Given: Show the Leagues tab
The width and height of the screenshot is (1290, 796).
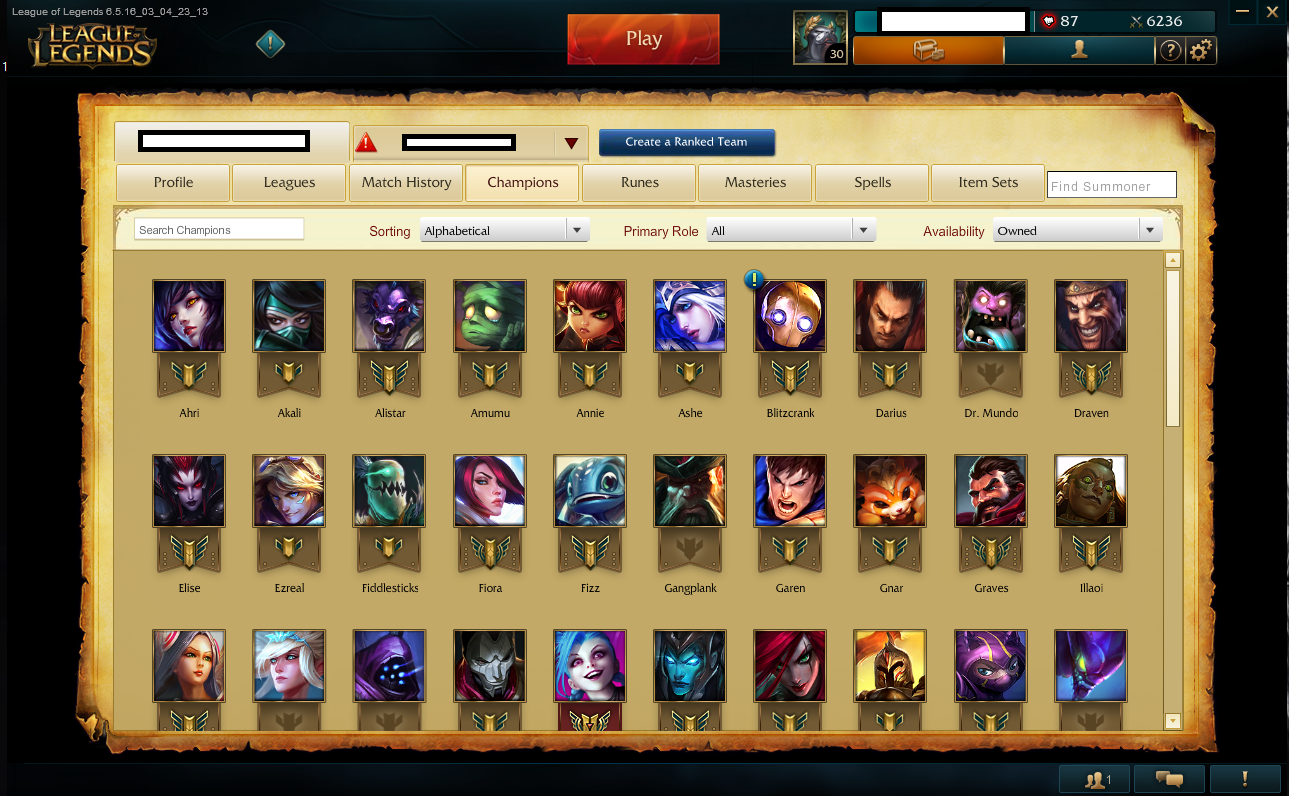Looking at the screenshot, I should (289, 183).
